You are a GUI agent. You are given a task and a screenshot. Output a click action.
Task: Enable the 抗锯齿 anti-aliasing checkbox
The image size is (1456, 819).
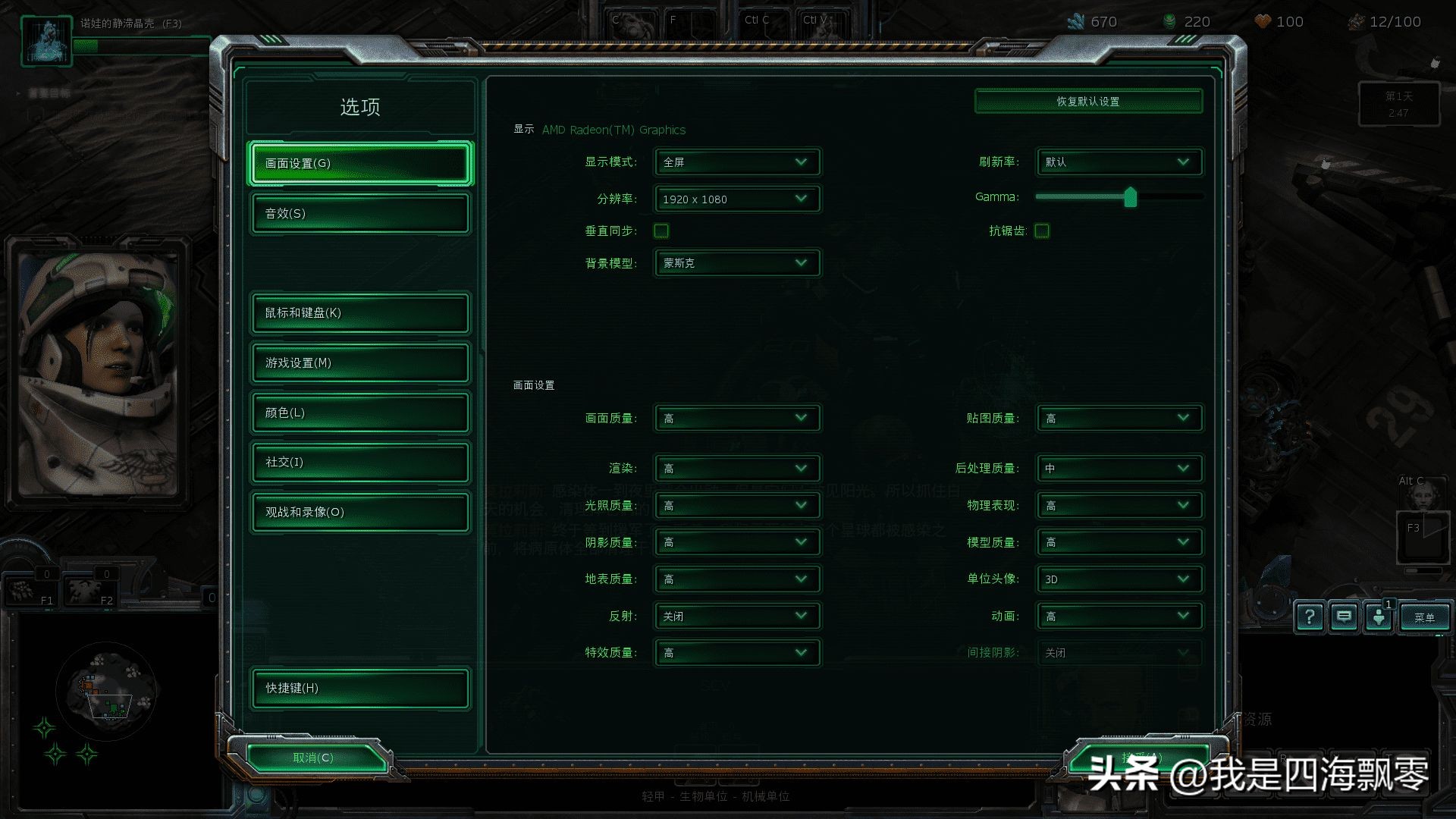point(1042,231)
